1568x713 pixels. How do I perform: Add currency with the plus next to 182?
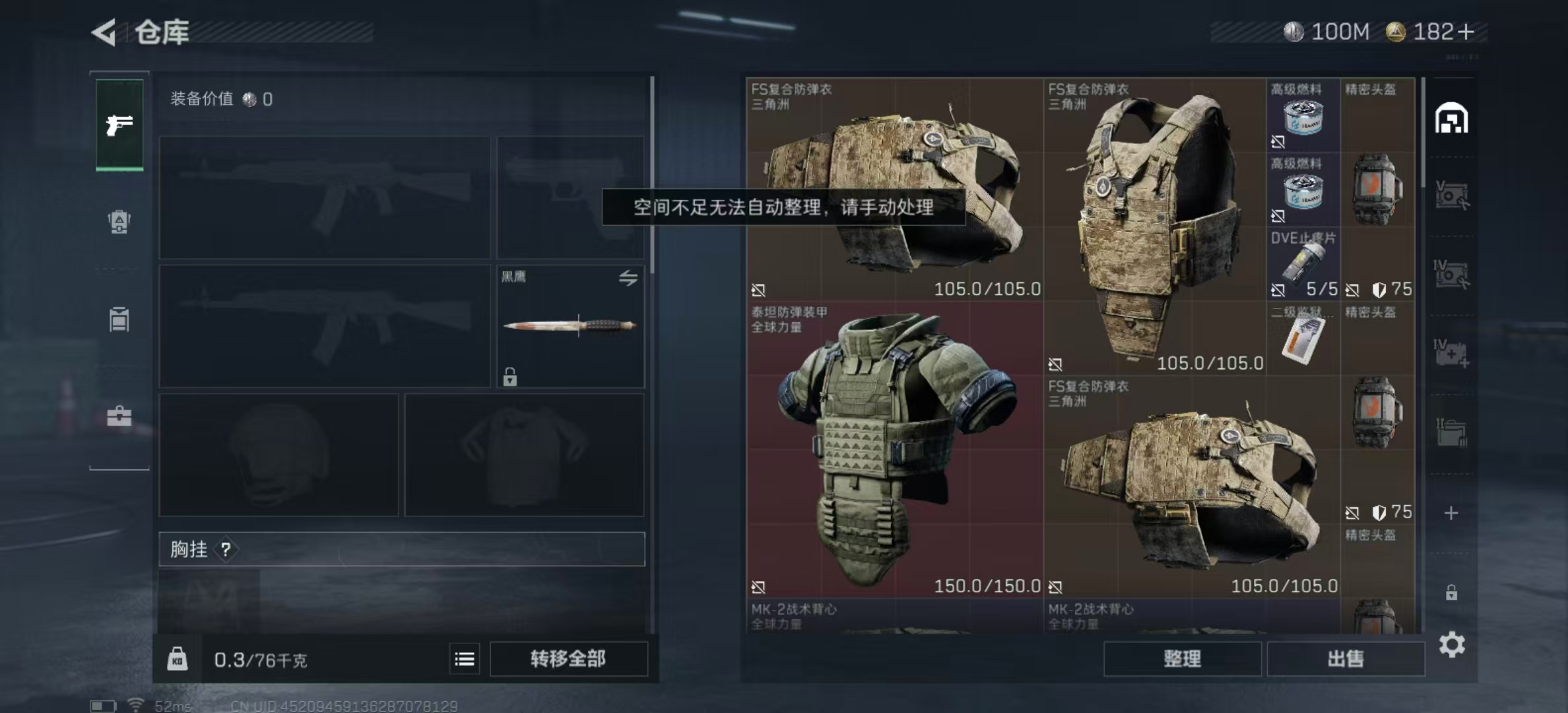(1466, 32)
